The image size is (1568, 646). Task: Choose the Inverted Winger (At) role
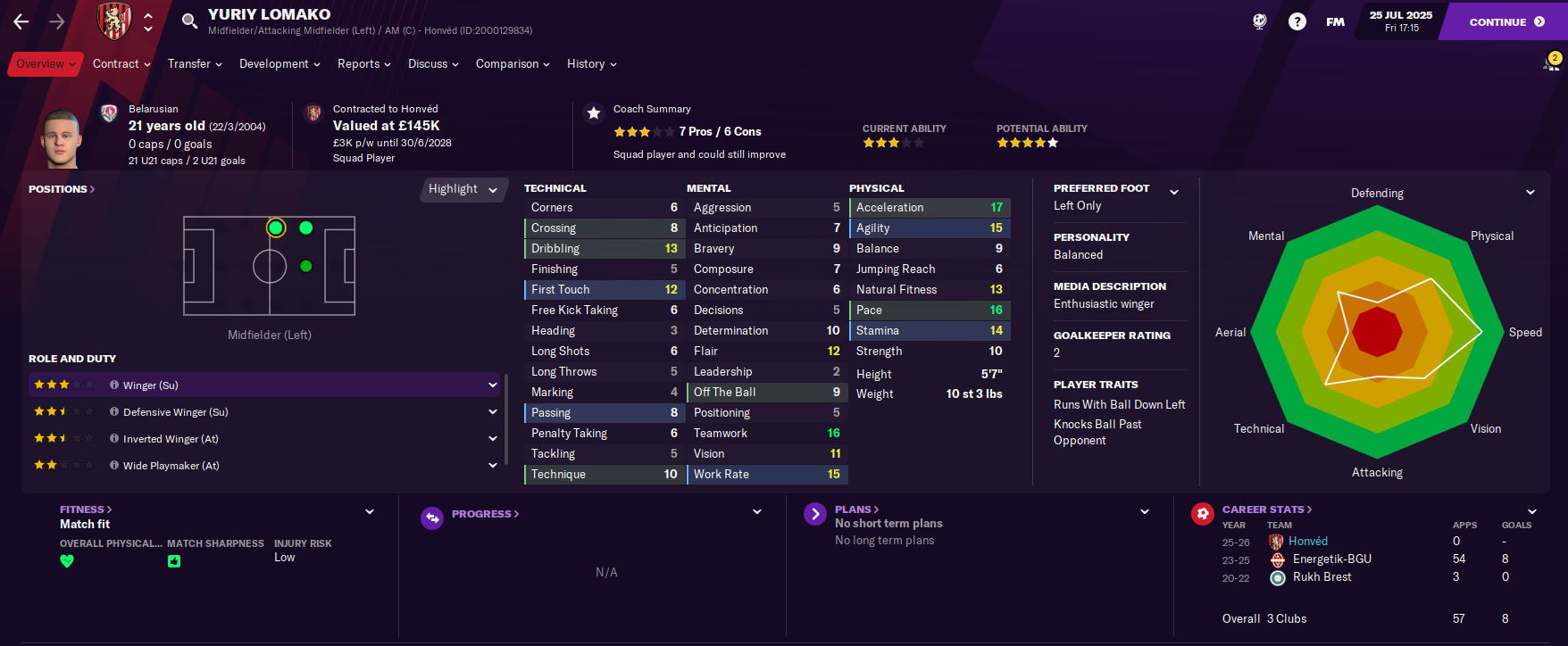click(x=263, y=439)
